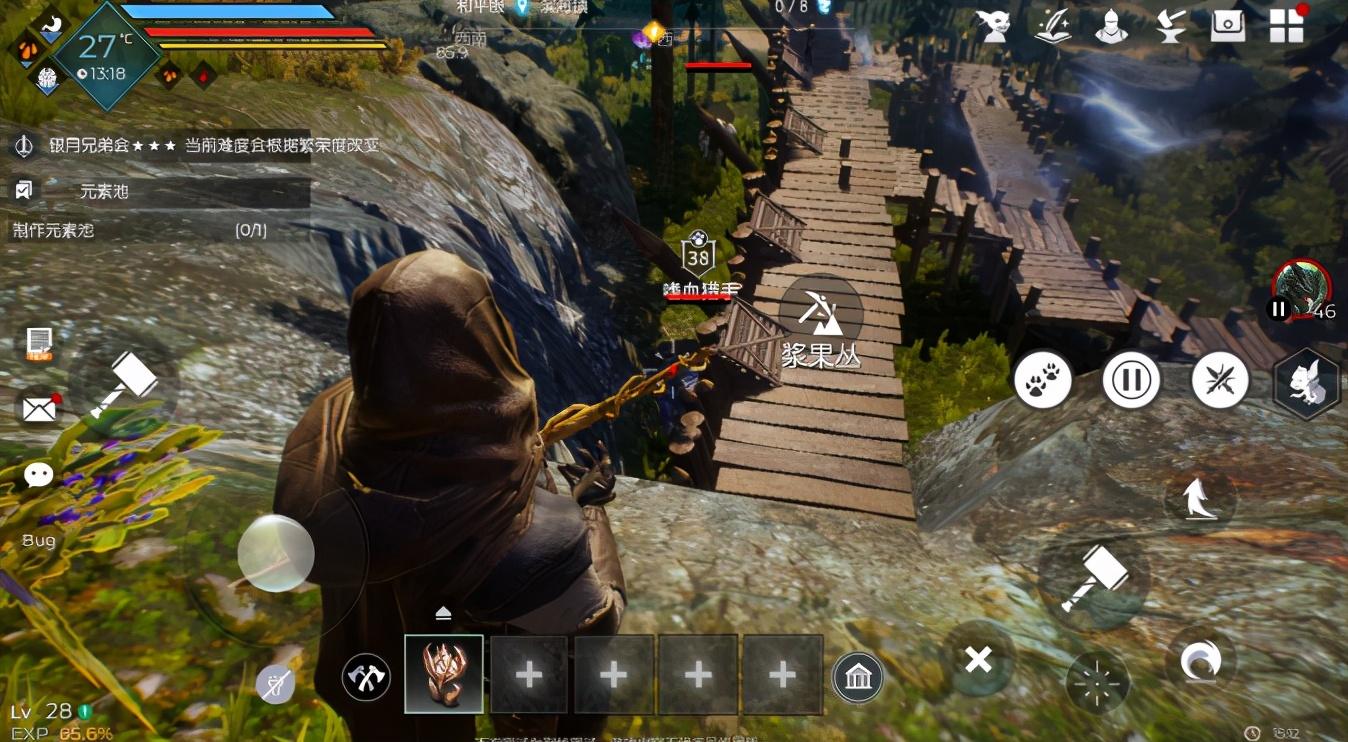Viewport: 1348px width, 742px height.
Task: Click the paw prints pet command
Action: tap(1043, 380)
